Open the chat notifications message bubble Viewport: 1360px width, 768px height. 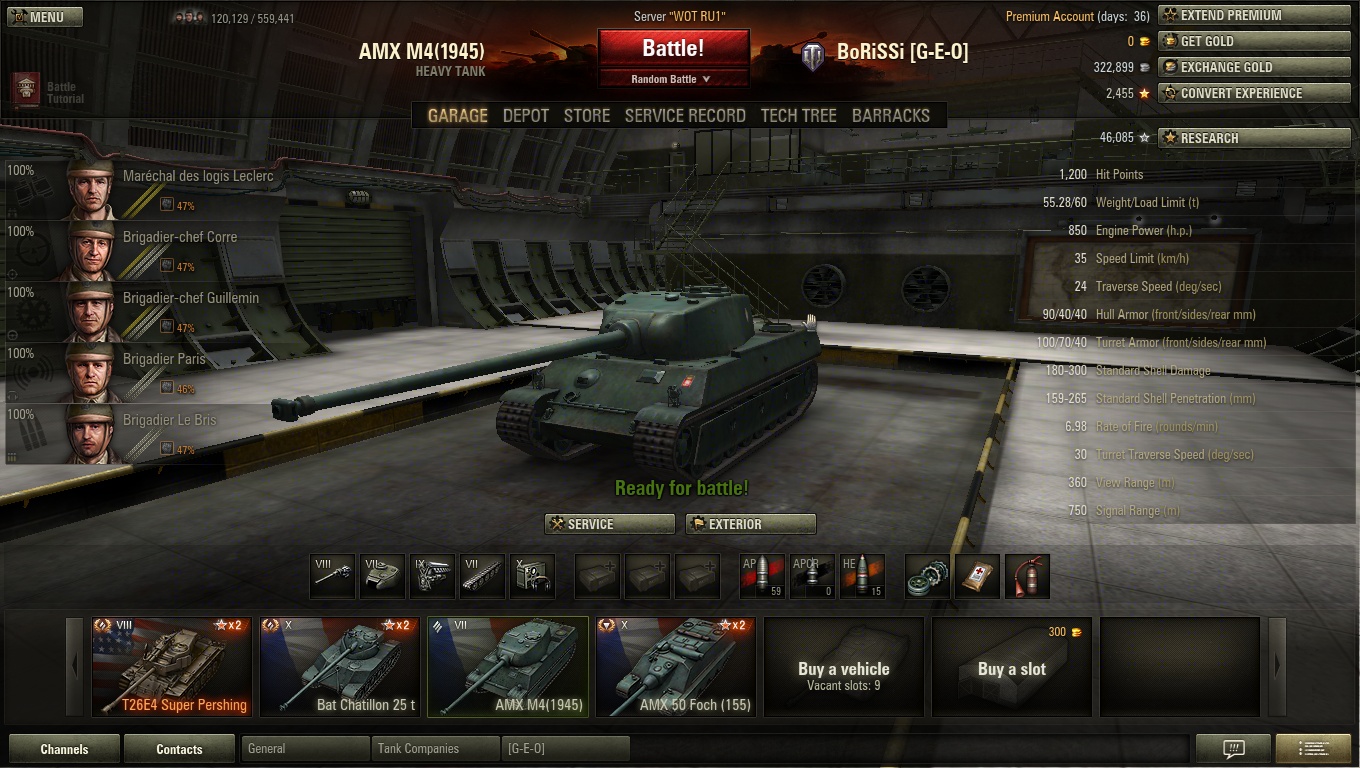pyautogui.click(x=1232, y=747)
